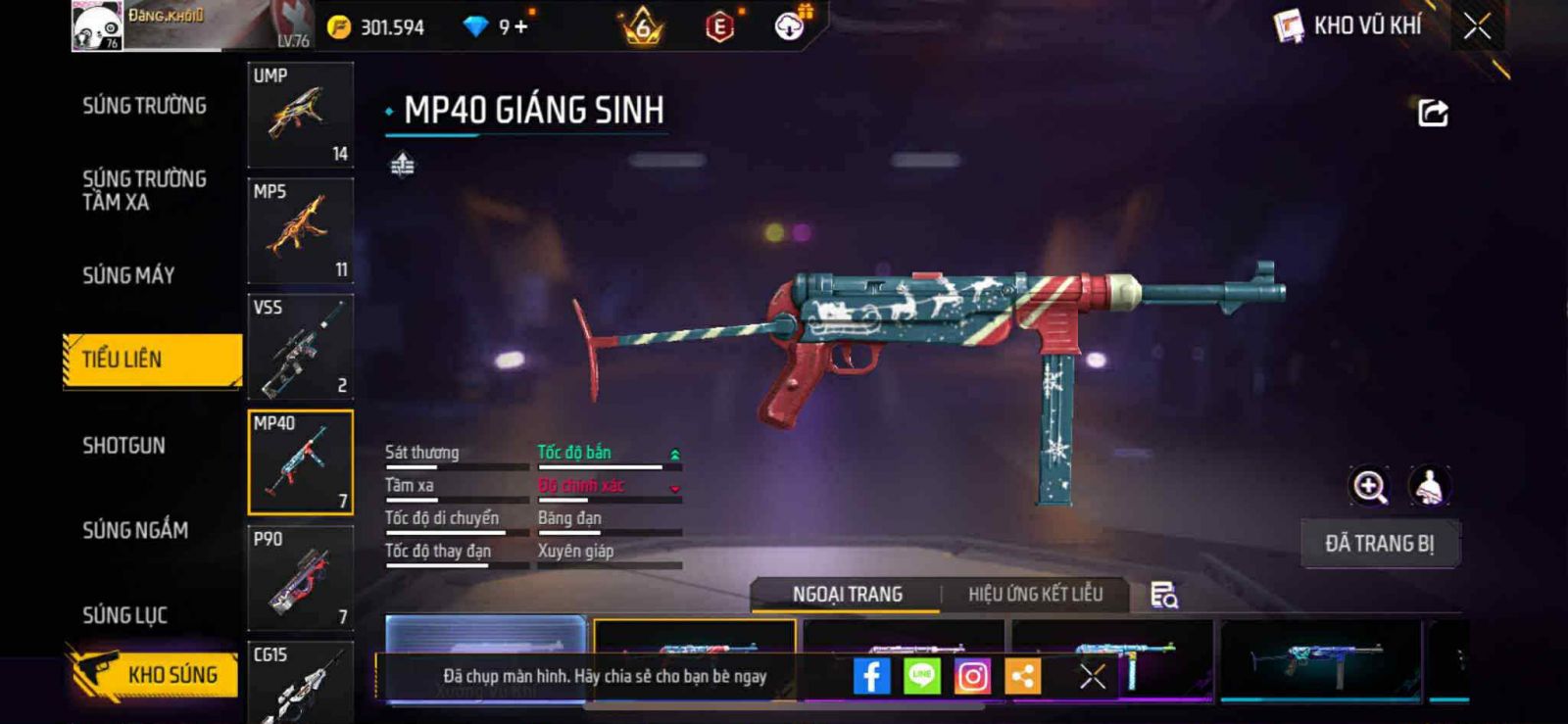Click the Đã Trang Bị button
Viewport: 1568px width, 724px height.
(x=1379, y=544)
